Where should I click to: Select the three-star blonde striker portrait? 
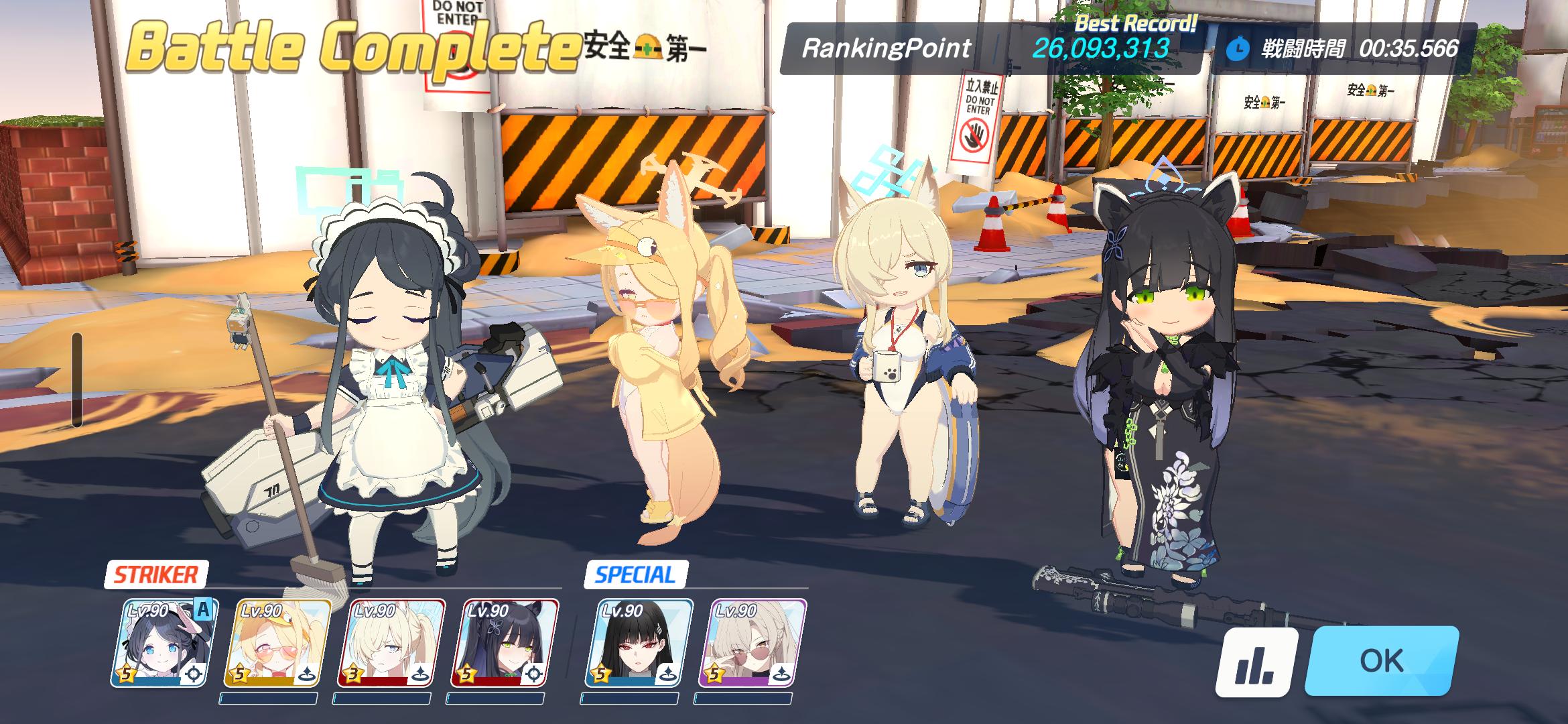tap(396, 644)
